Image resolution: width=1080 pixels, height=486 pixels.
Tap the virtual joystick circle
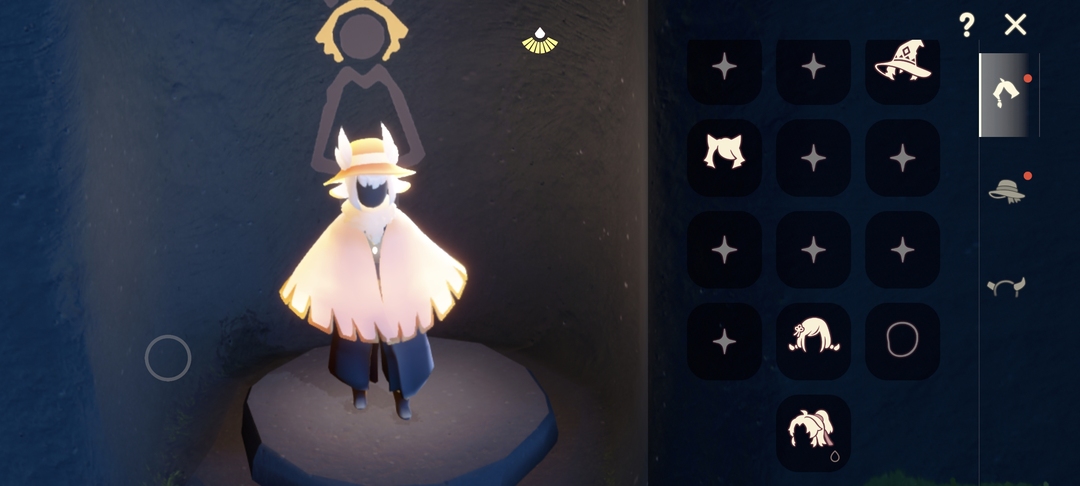(168, 358)
